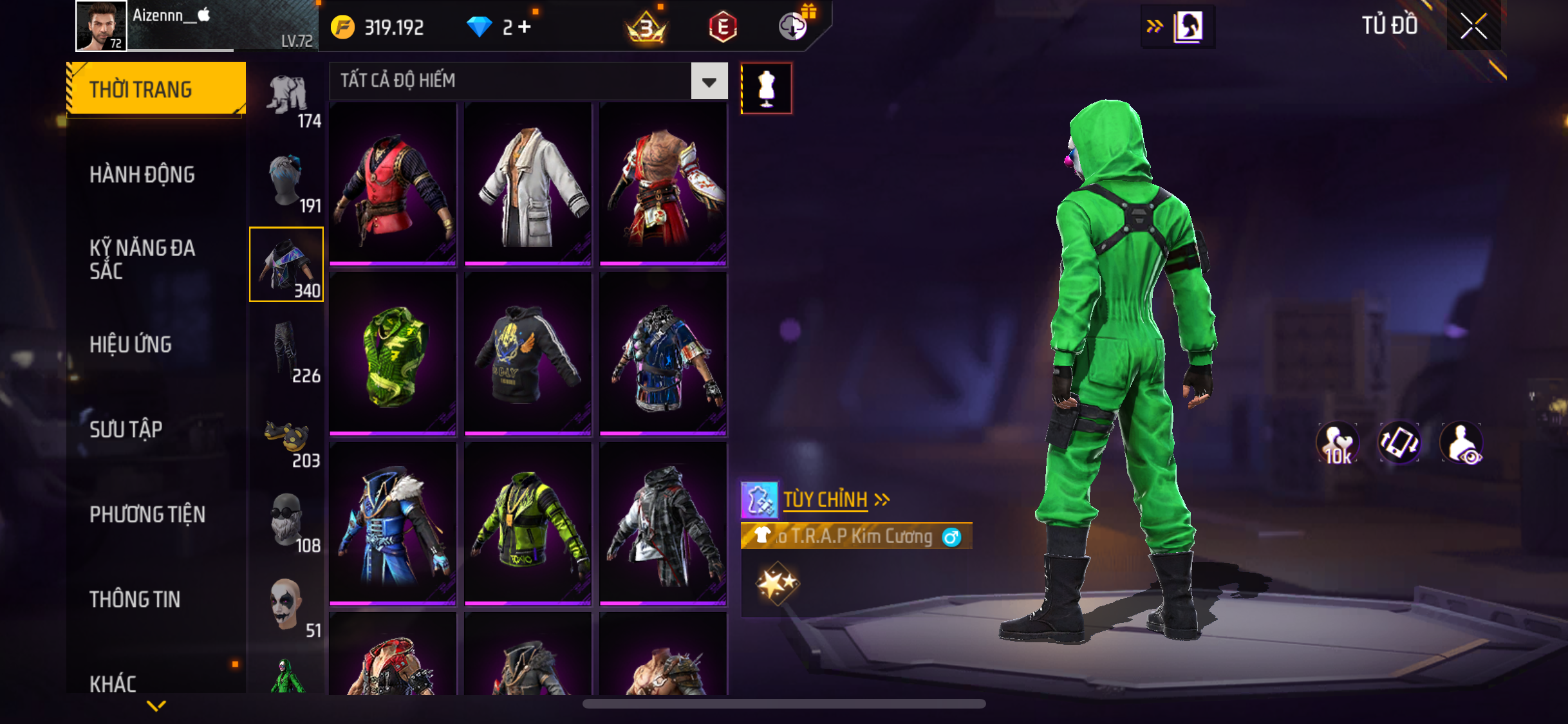Switch to the pants subcategory with 226
The width and height of the screenshot is (1568, 724).
(287, 352)
